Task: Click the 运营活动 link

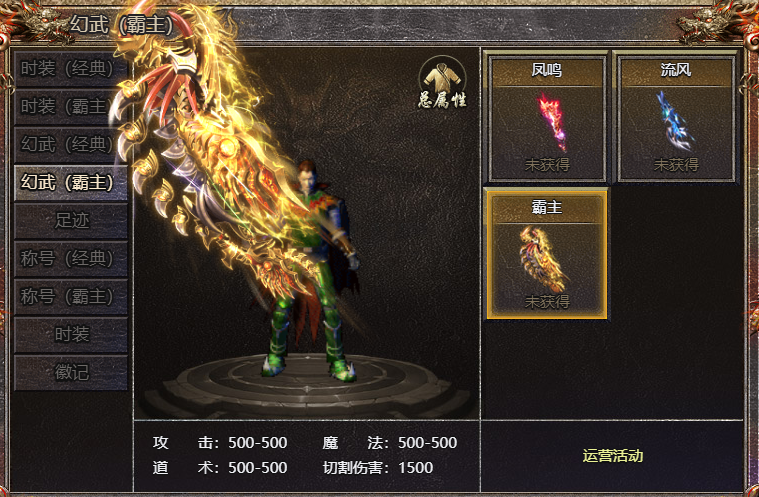Action: pyautogui.click(x=612, y=456)
